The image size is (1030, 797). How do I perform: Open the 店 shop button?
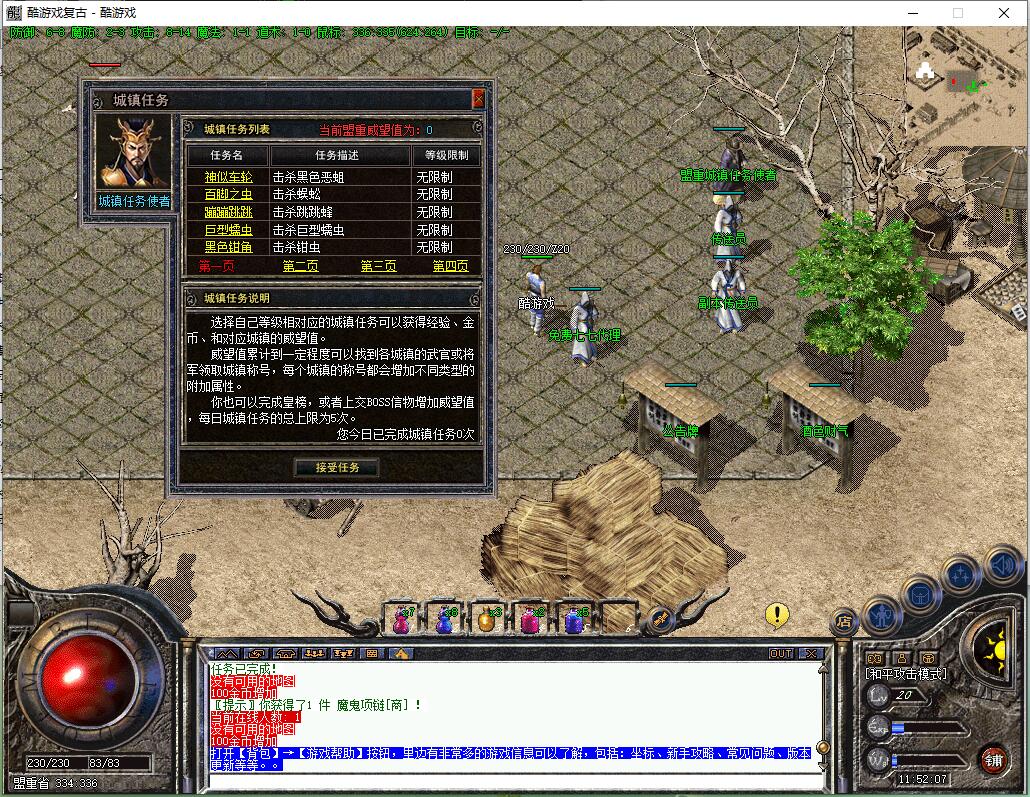[843, 622]
